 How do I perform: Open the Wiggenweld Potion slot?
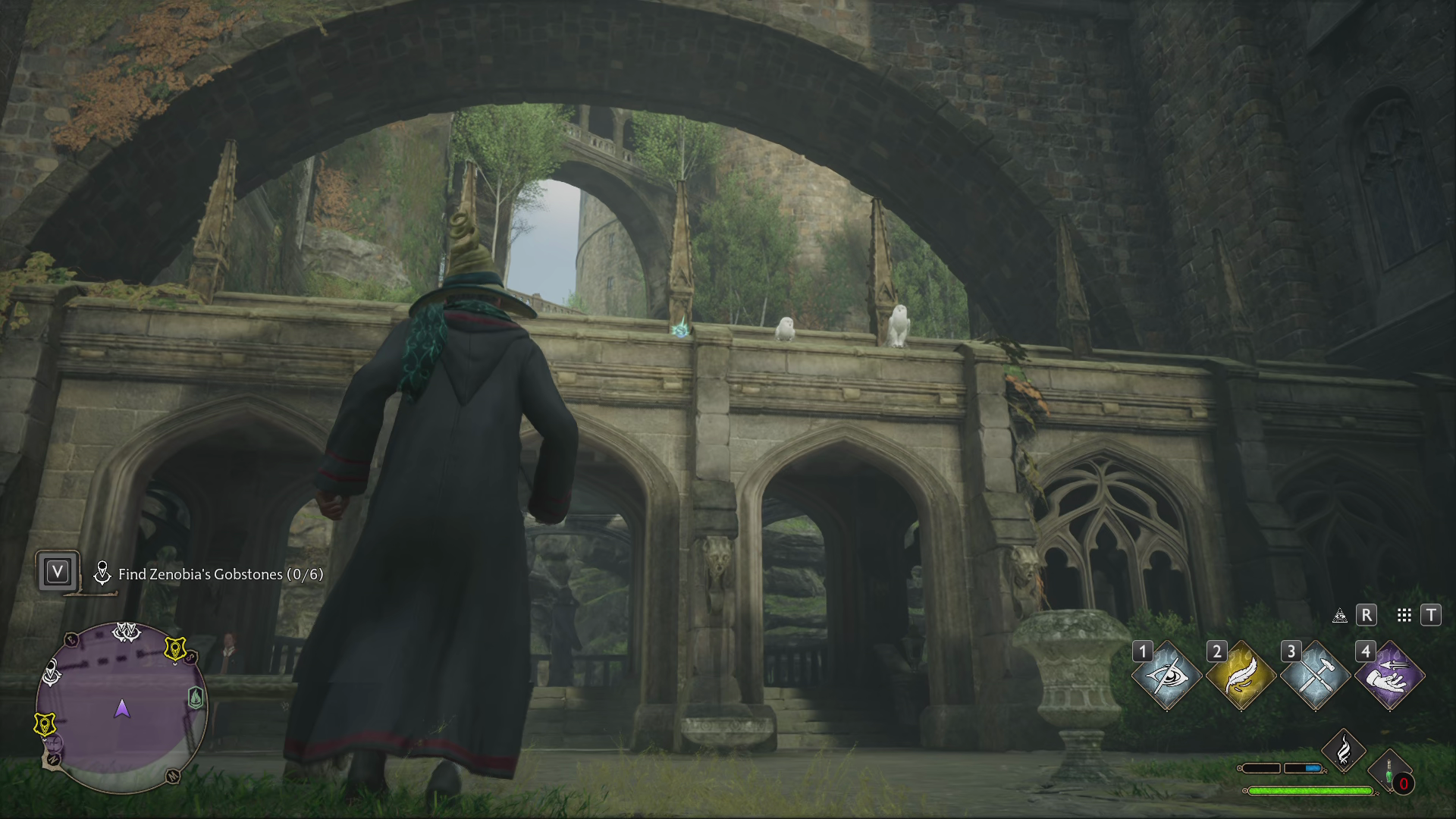coord(1389,767)
